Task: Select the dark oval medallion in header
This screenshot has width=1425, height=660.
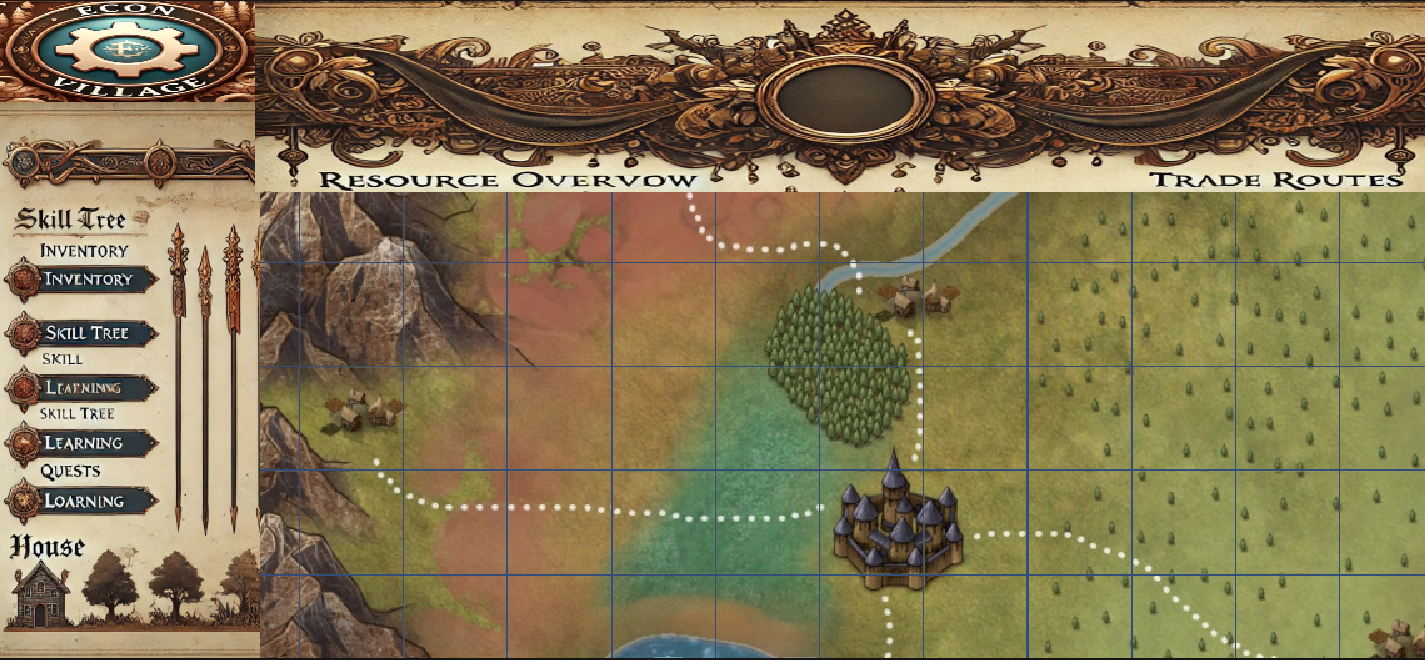Action: click(845, 96)
